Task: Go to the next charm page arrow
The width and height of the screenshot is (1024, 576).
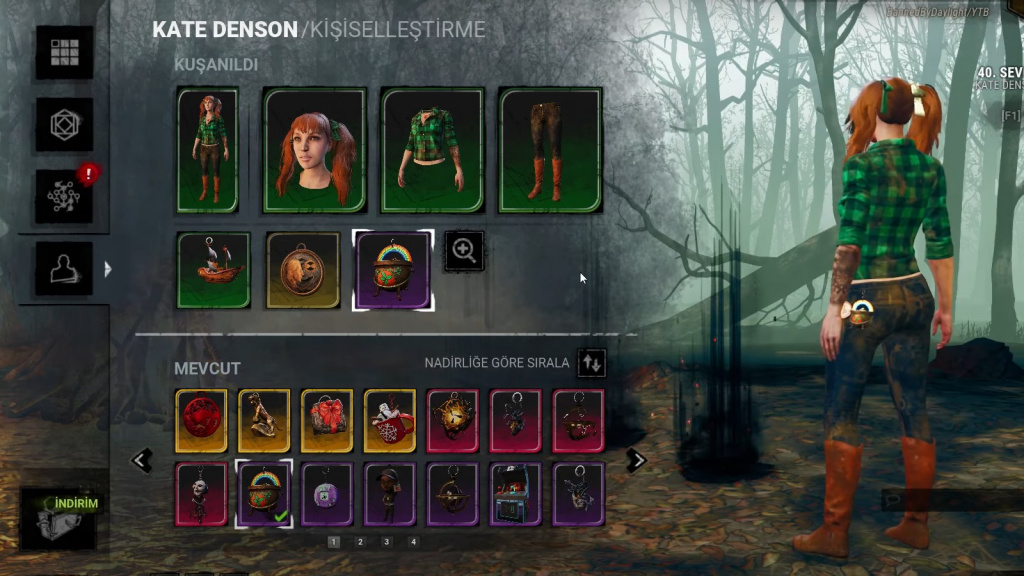Action: [x=636, y=460]
